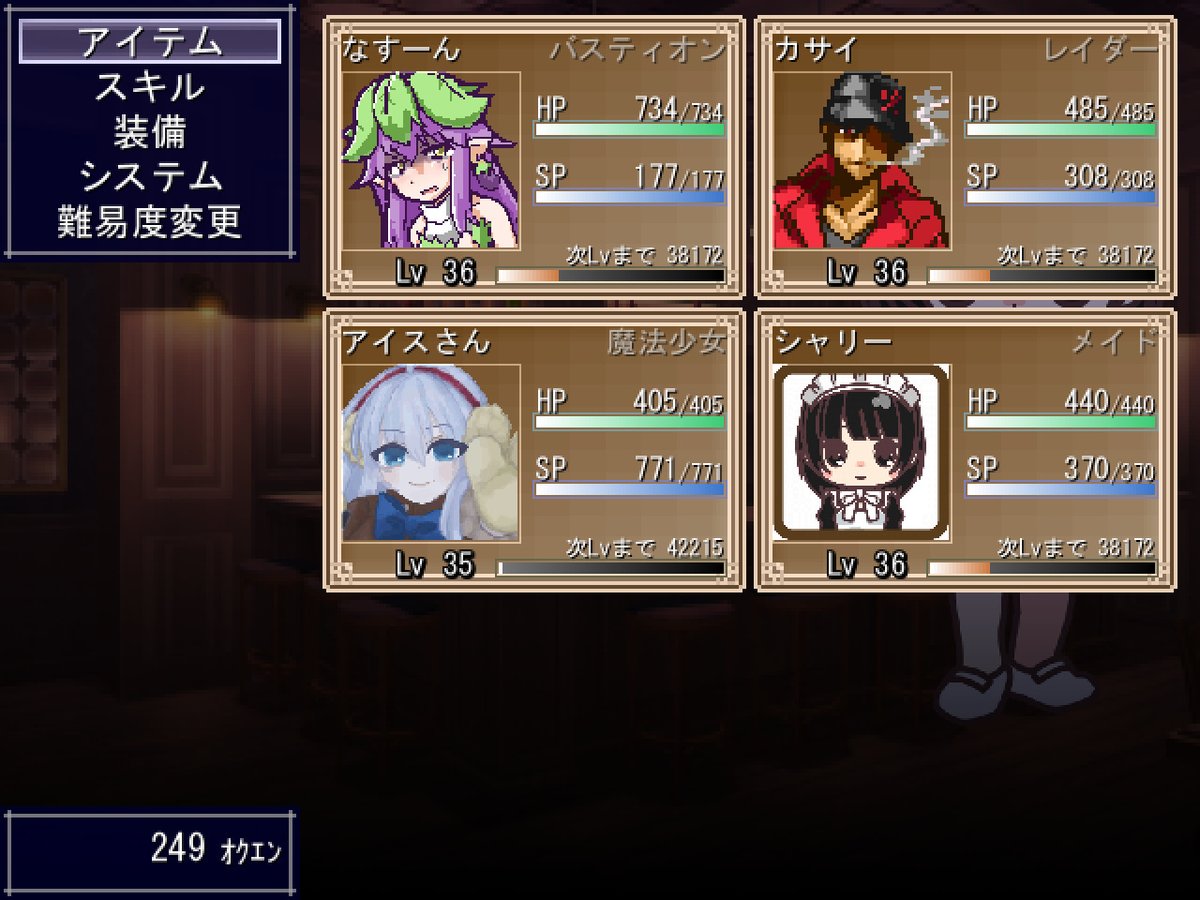This screenshot has width=1200, height=900.
Task: Pick アイスさん the 魔法少女 panel
Action: point(533,450)
